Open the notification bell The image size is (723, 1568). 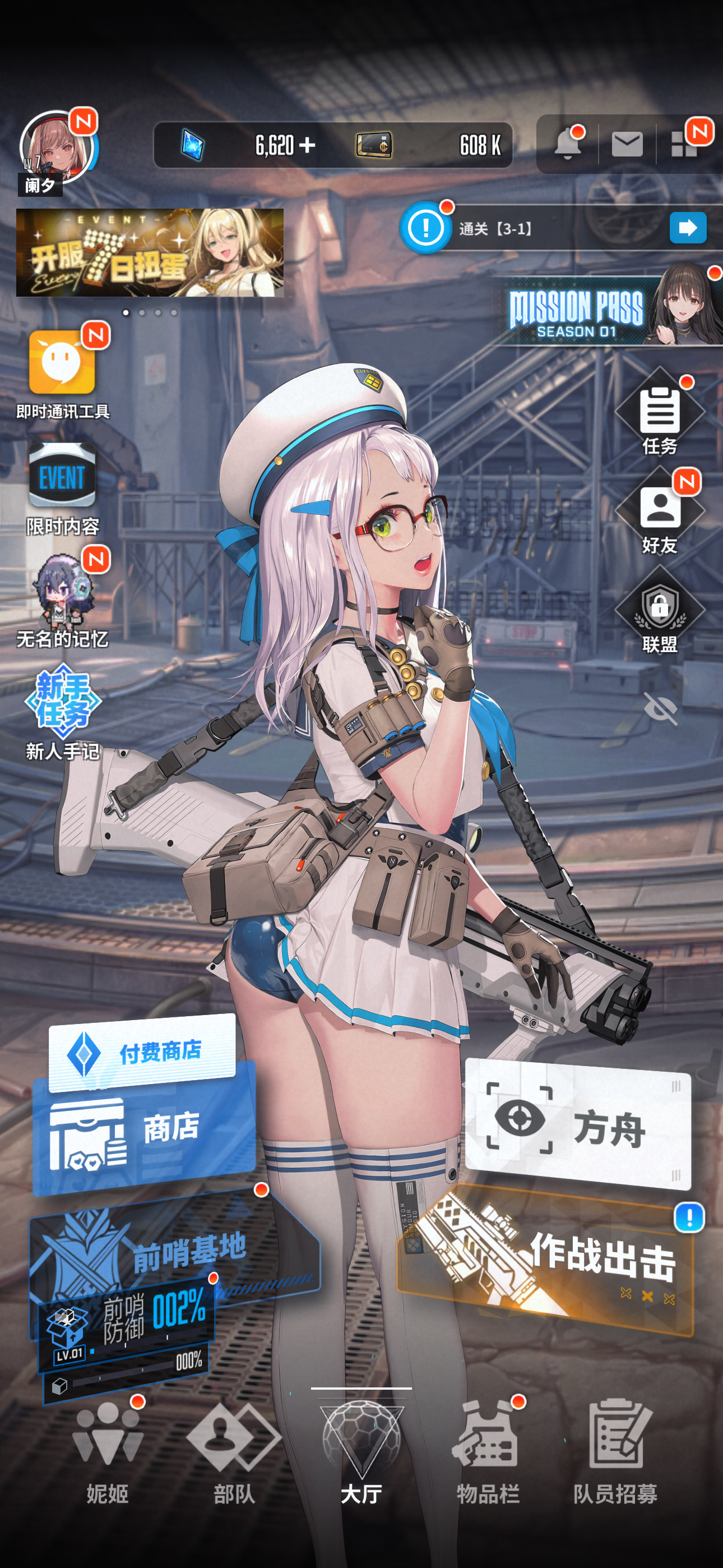[567, 145]
